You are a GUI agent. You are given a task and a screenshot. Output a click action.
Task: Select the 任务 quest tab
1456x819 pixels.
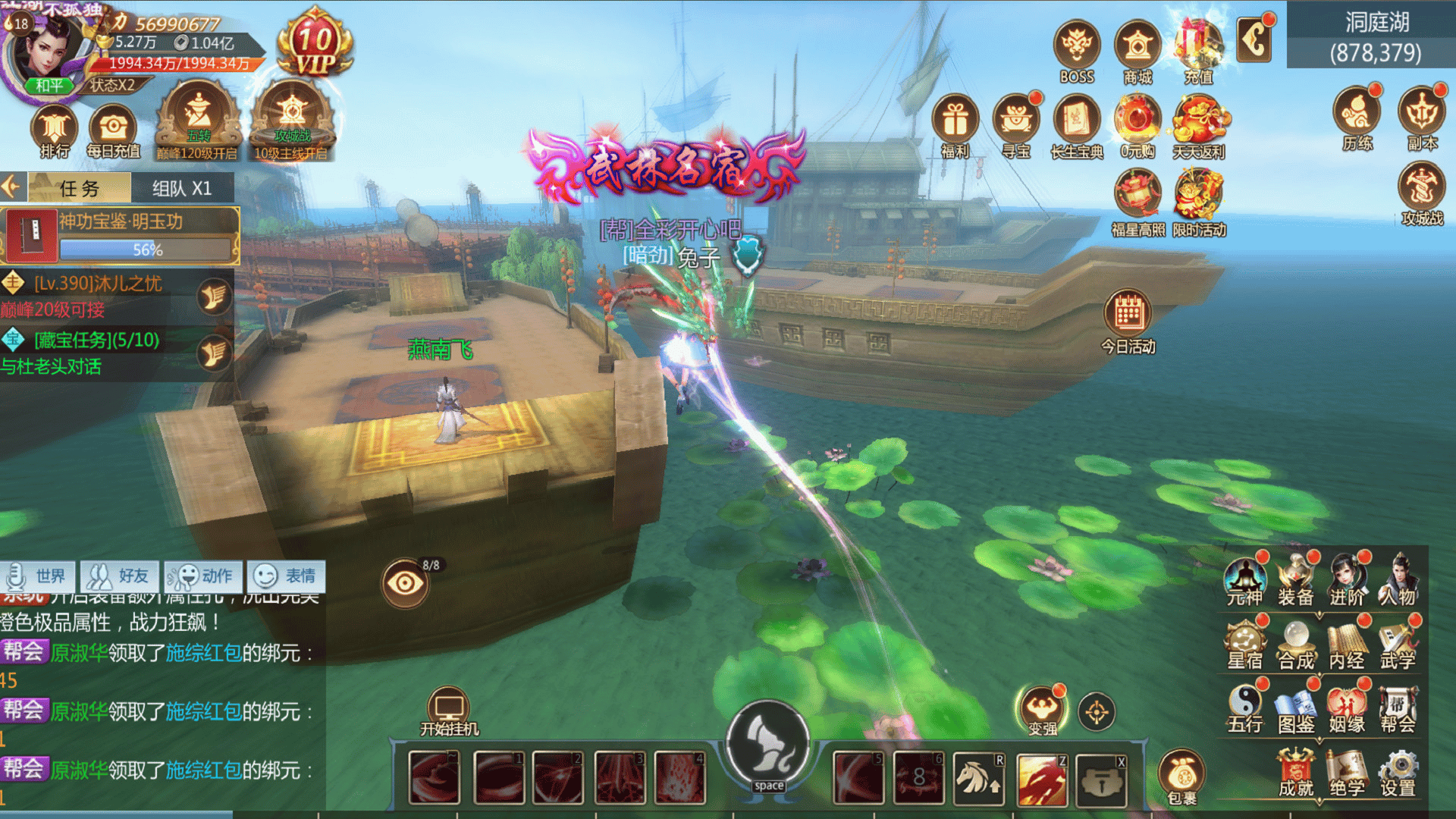pos(80,188)
